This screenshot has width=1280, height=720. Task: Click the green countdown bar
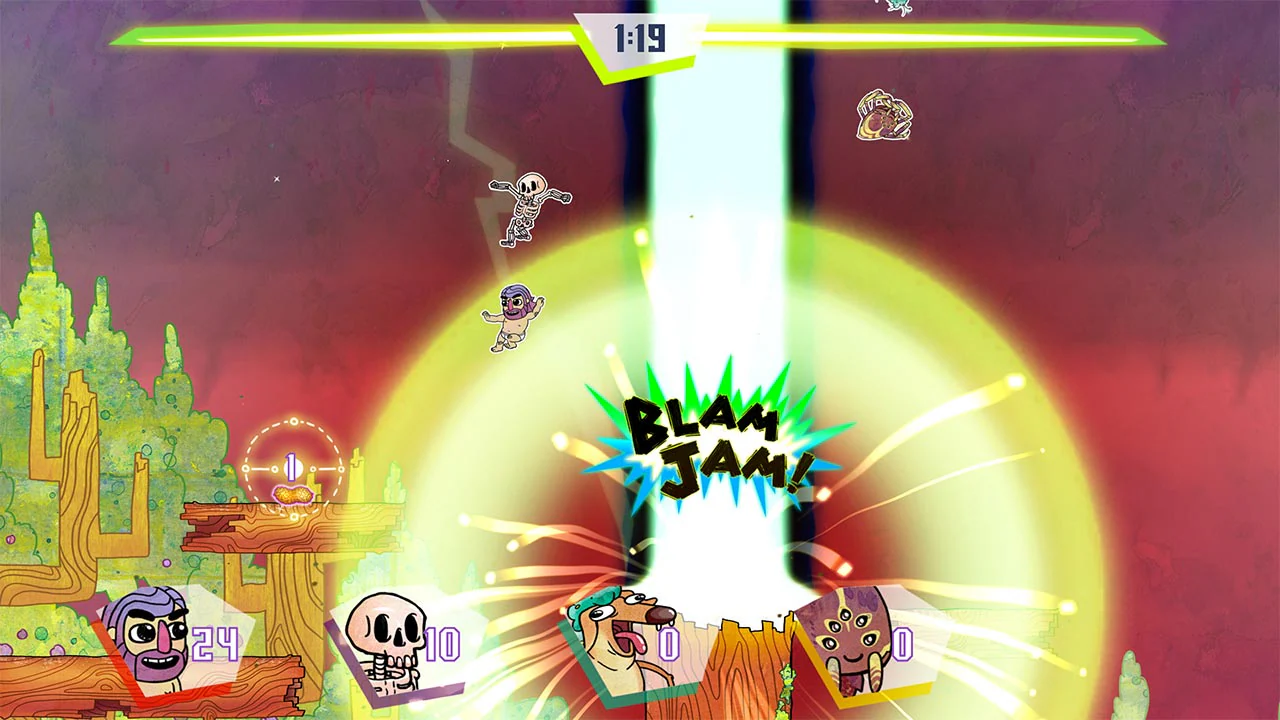300,36
